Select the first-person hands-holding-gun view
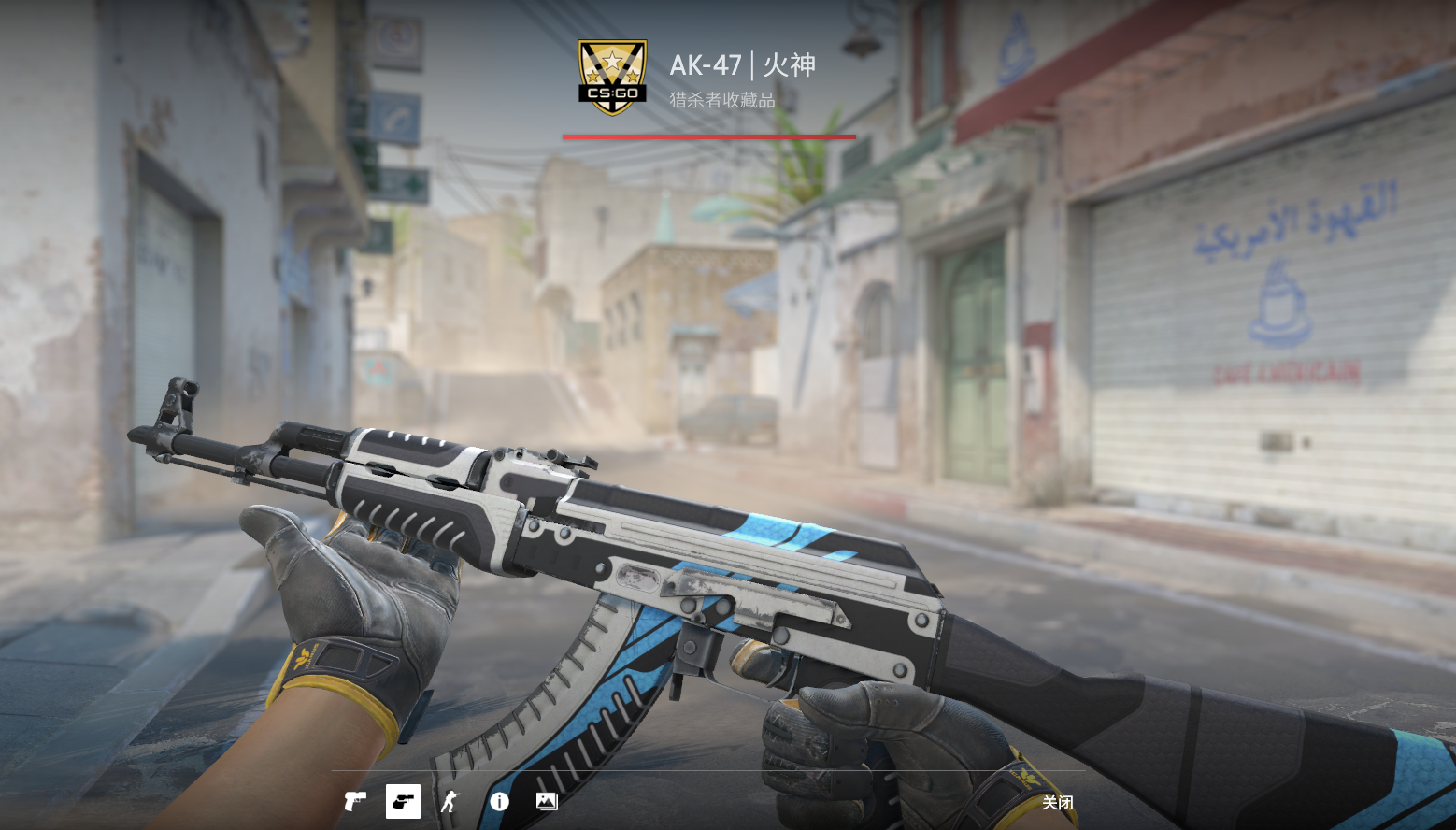Image resolution: width=1456 pixels, height=830 pixels. [403, 802]
